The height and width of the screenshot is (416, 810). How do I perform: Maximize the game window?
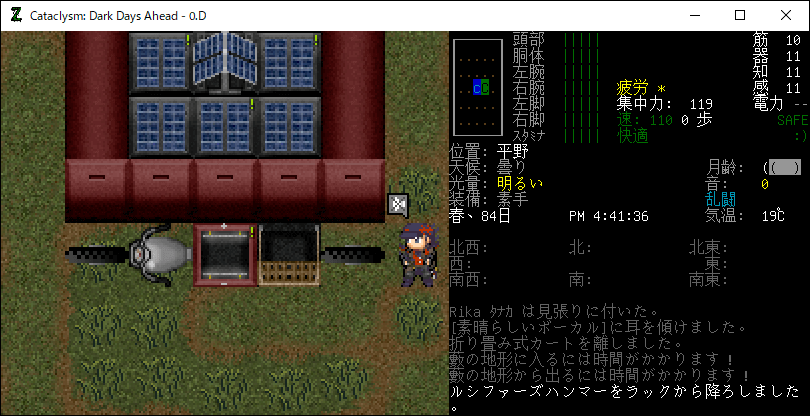pyautogui.click(x=741, y=15)
